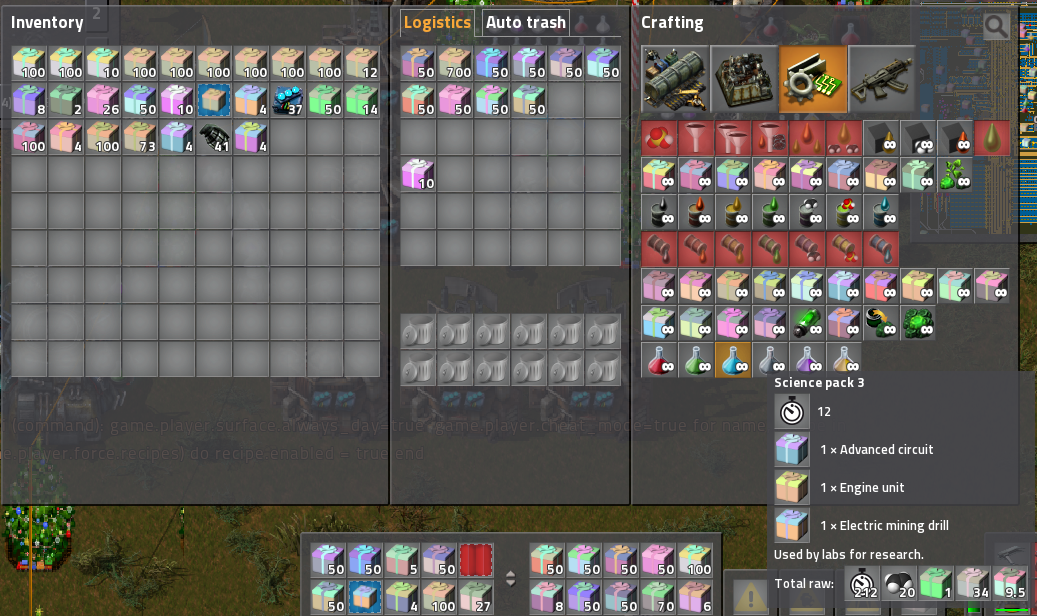The height and width of the screenshot is (616, 1037).
Task: Pick the inventory present stack of 73
Action: (141, 137)
